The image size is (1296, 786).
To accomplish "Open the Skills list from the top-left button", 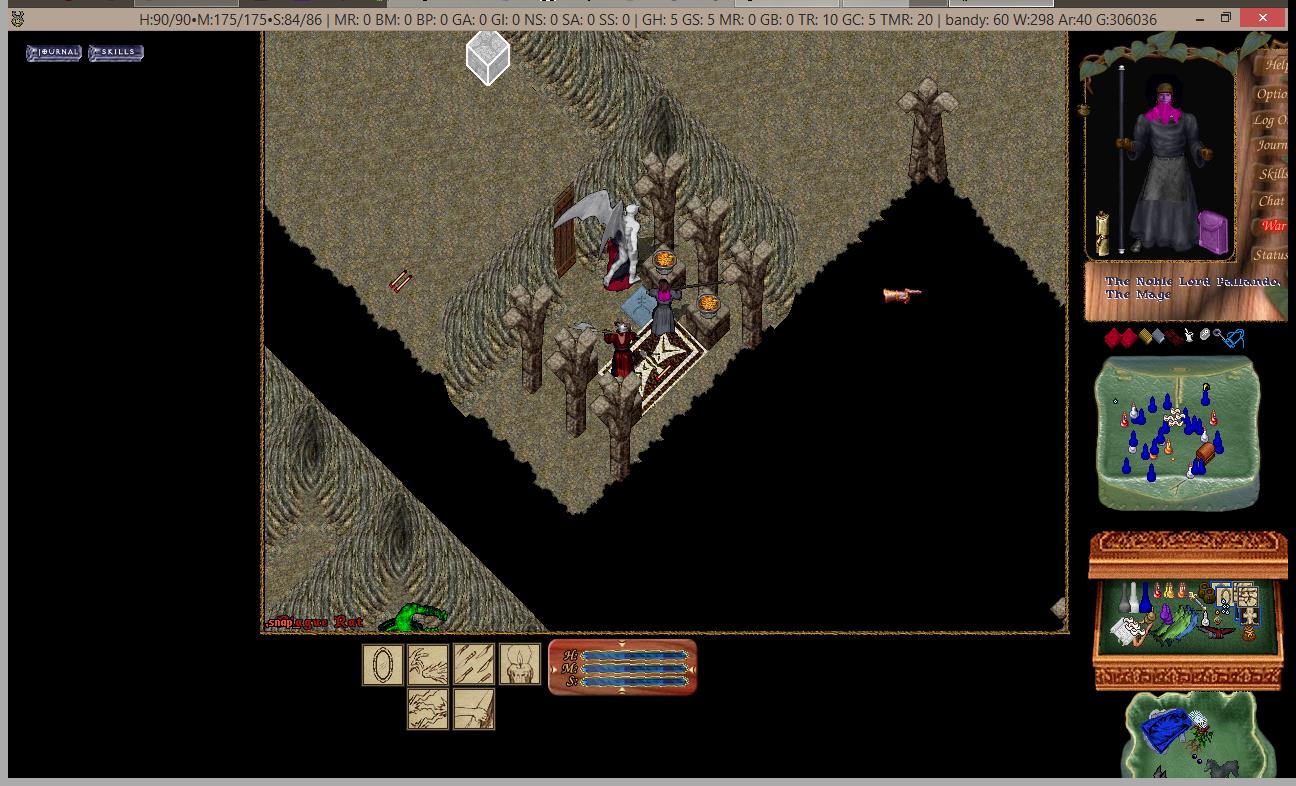I will coord(116,52).
